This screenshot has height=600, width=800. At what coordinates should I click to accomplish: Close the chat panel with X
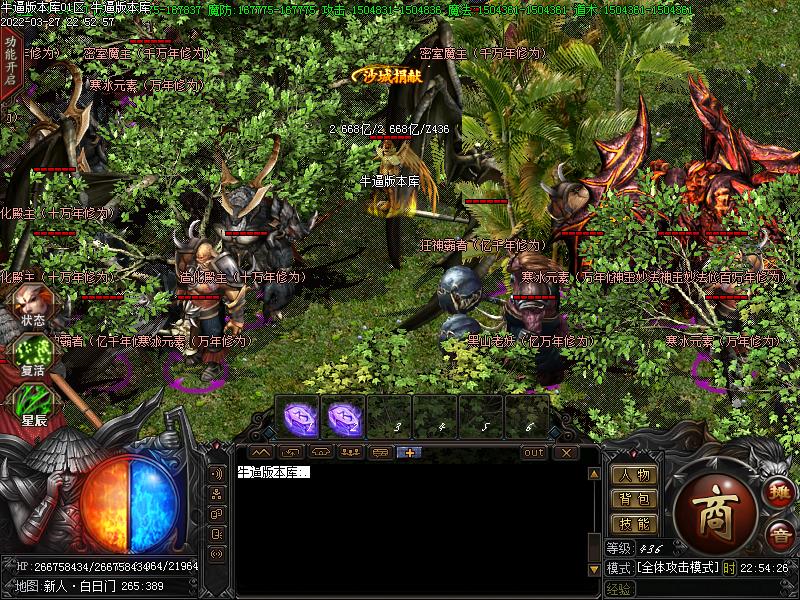[565, 452]
